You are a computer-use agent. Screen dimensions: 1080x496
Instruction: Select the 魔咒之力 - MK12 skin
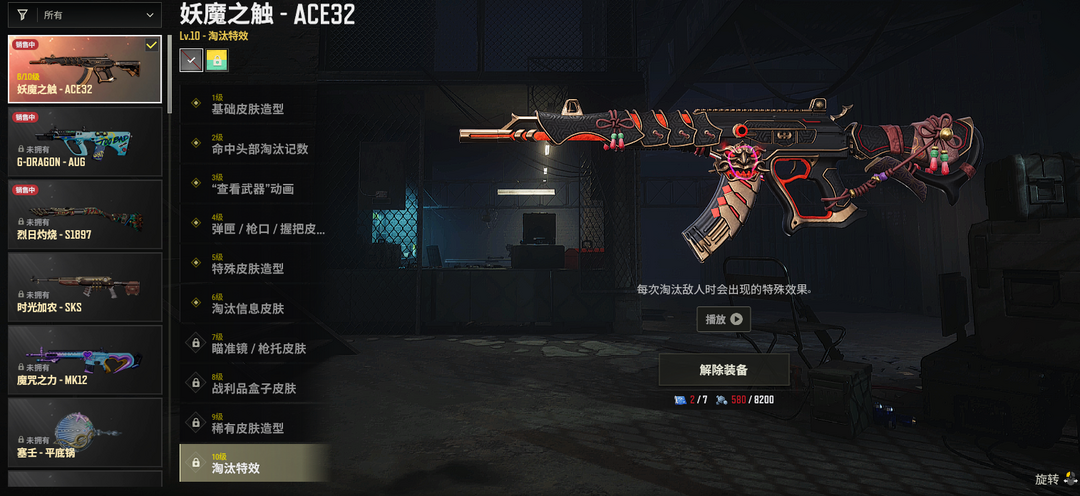[x=85, y=360]
